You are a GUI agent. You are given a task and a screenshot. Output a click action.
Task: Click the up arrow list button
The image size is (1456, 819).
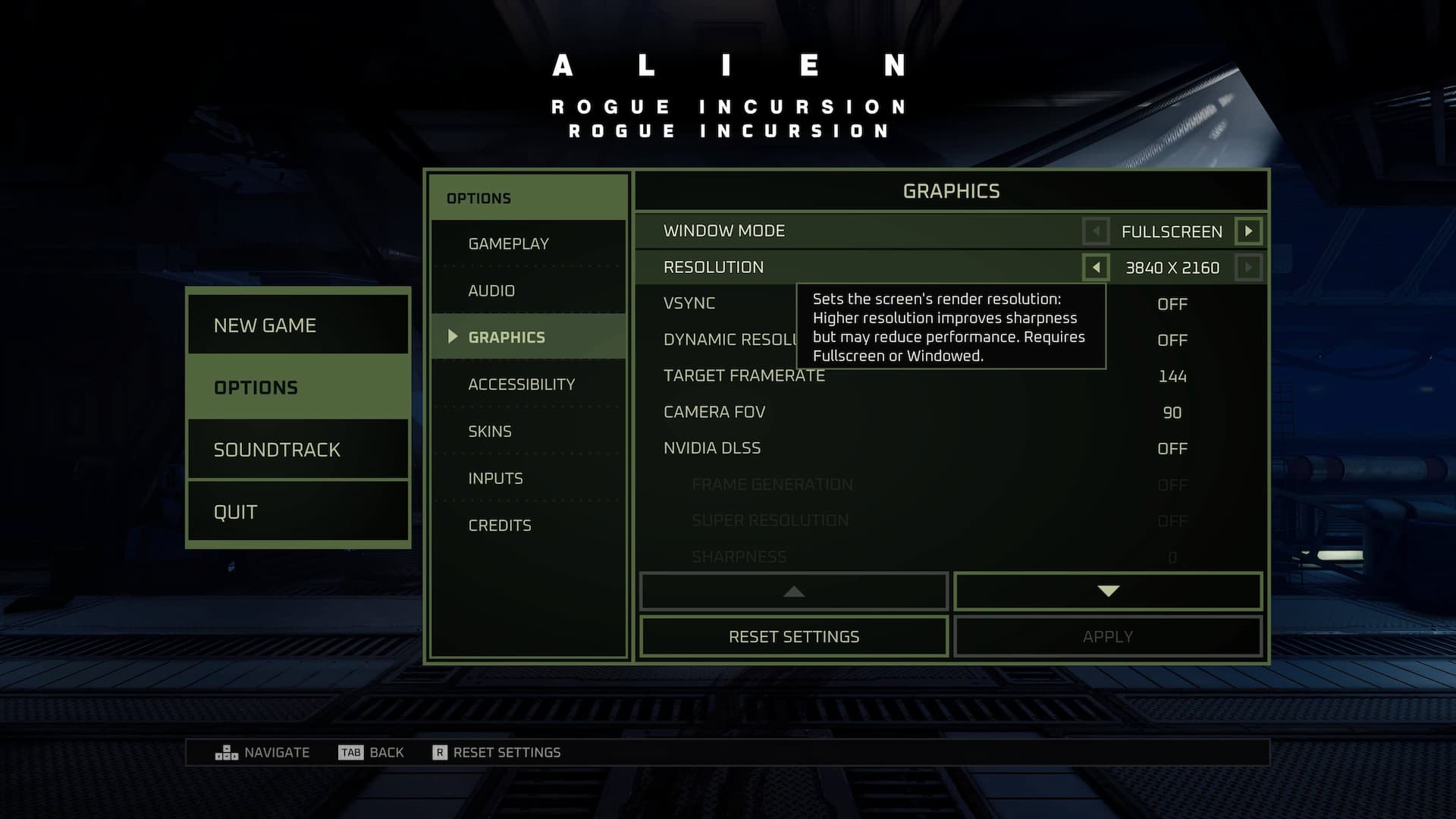tap(794, 591)
